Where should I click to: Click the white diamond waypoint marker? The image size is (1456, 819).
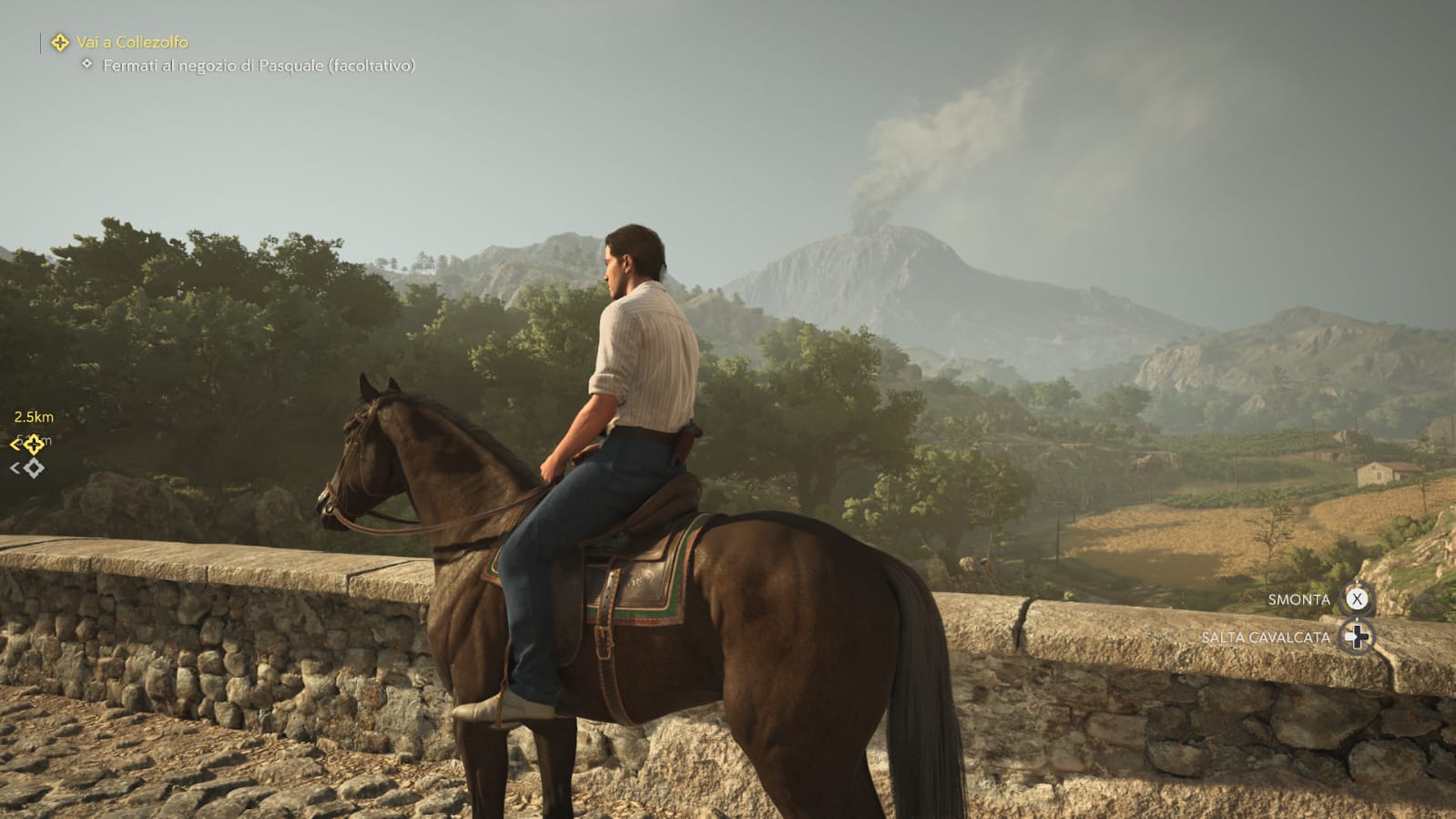[x=34, y=468]
